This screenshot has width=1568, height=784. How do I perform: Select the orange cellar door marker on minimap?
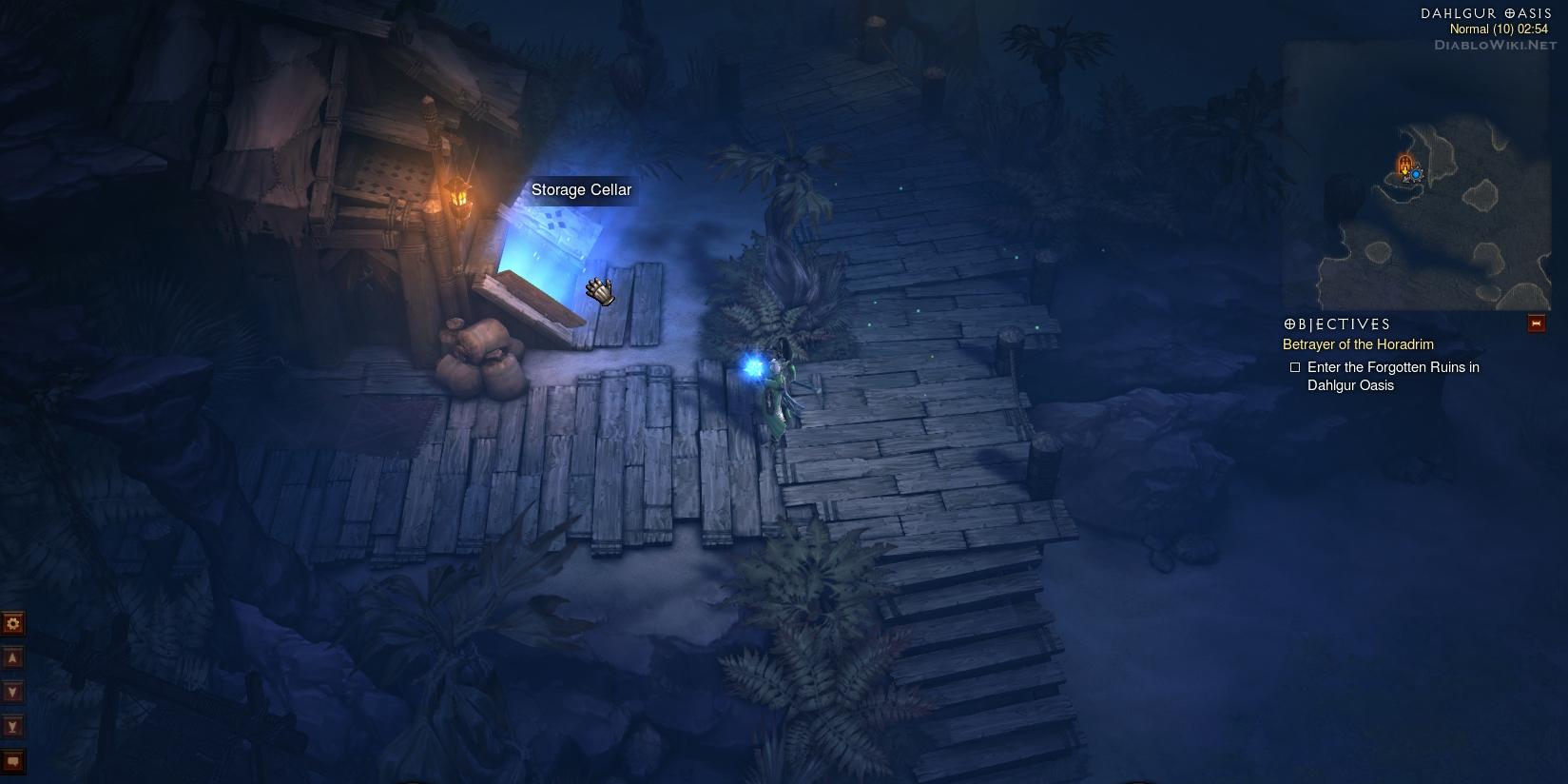(1404, 166)
